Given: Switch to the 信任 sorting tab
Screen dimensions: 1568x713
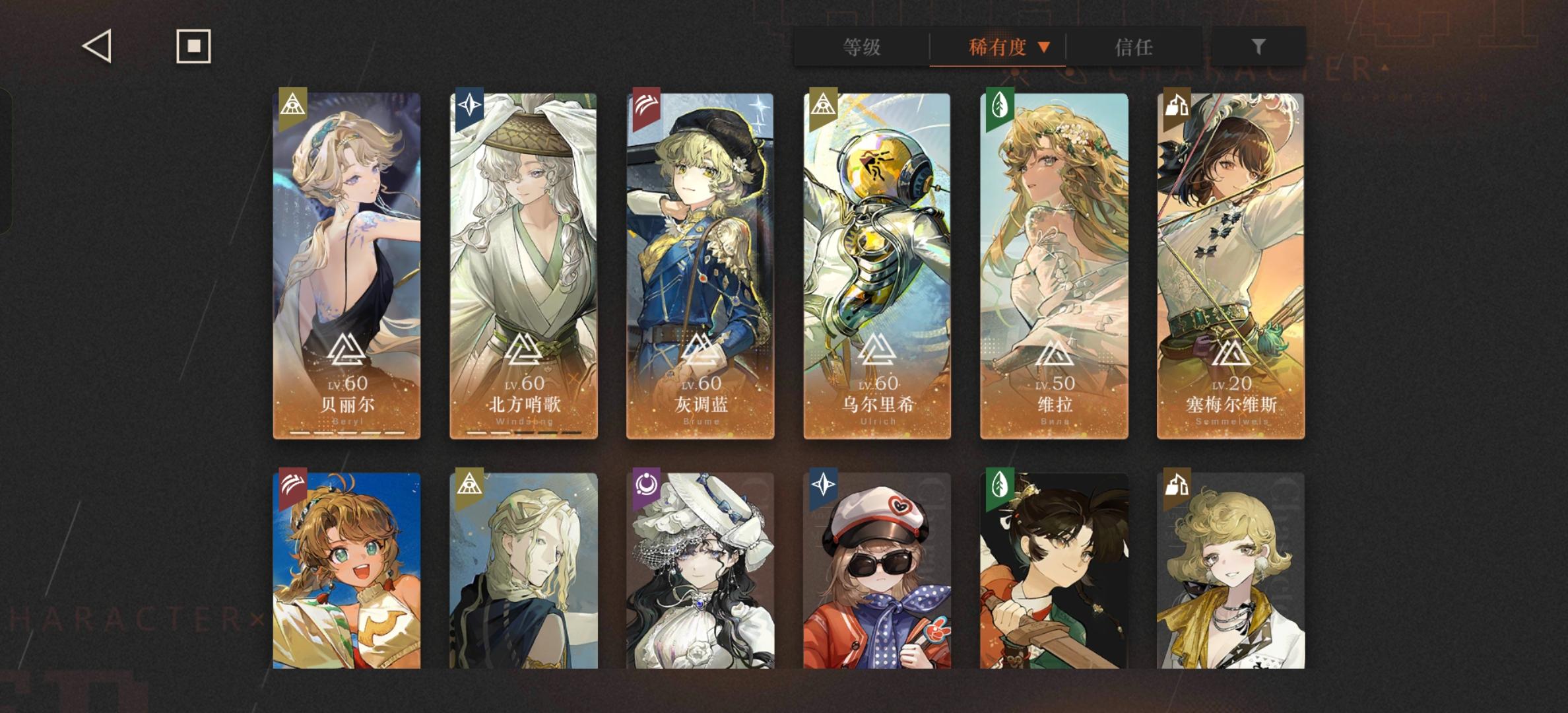Looking at the screenshot, I should click(x=1134, y=48).
